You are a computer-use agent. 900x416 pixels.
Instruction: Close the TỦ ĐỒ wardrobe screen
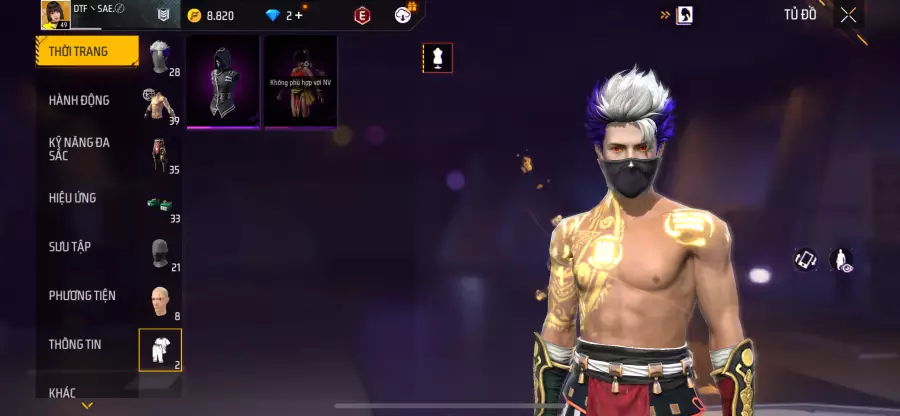(848, 15)
